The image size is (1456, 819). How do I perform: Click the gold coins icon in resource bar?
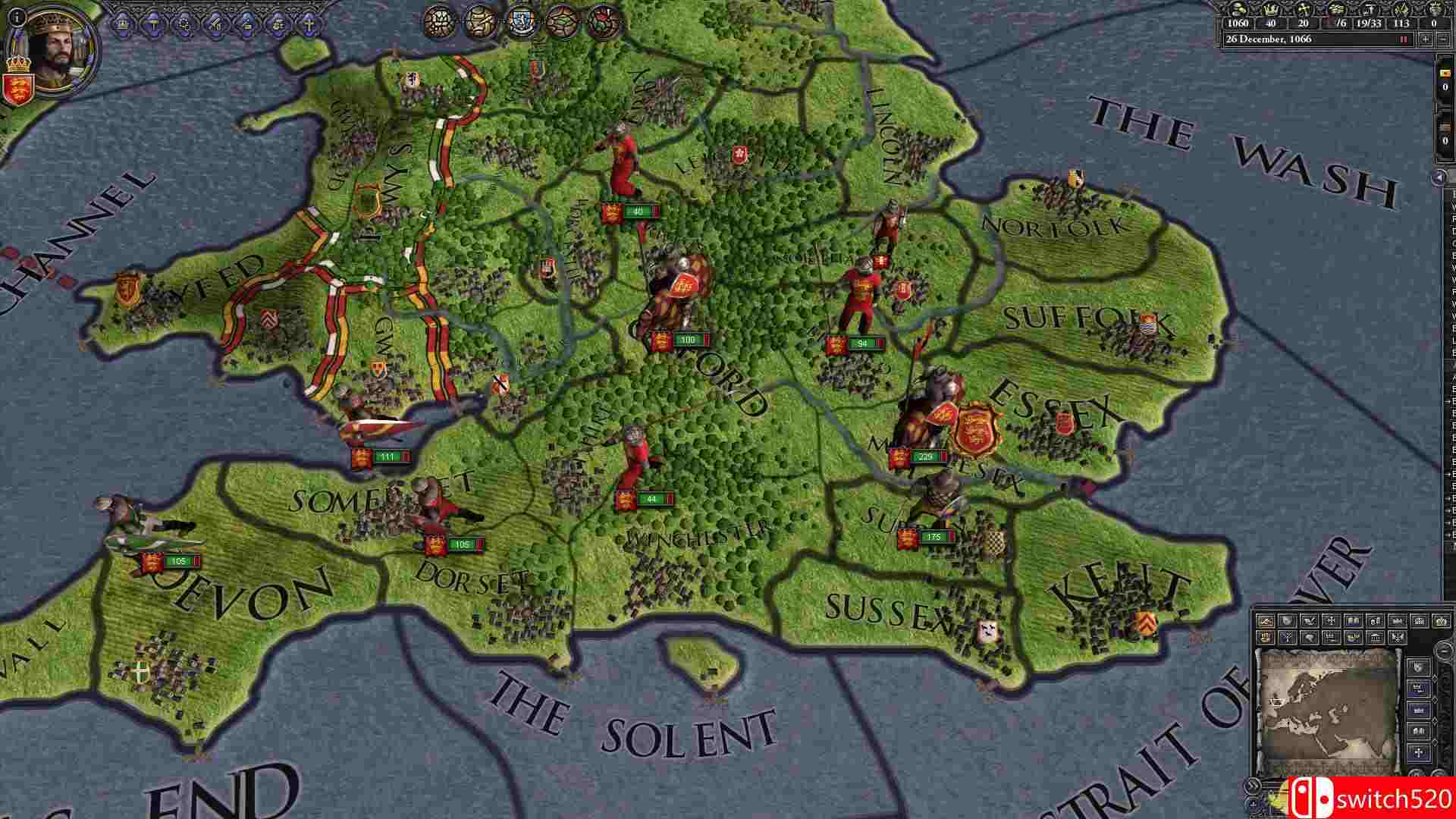point(1238,11)
